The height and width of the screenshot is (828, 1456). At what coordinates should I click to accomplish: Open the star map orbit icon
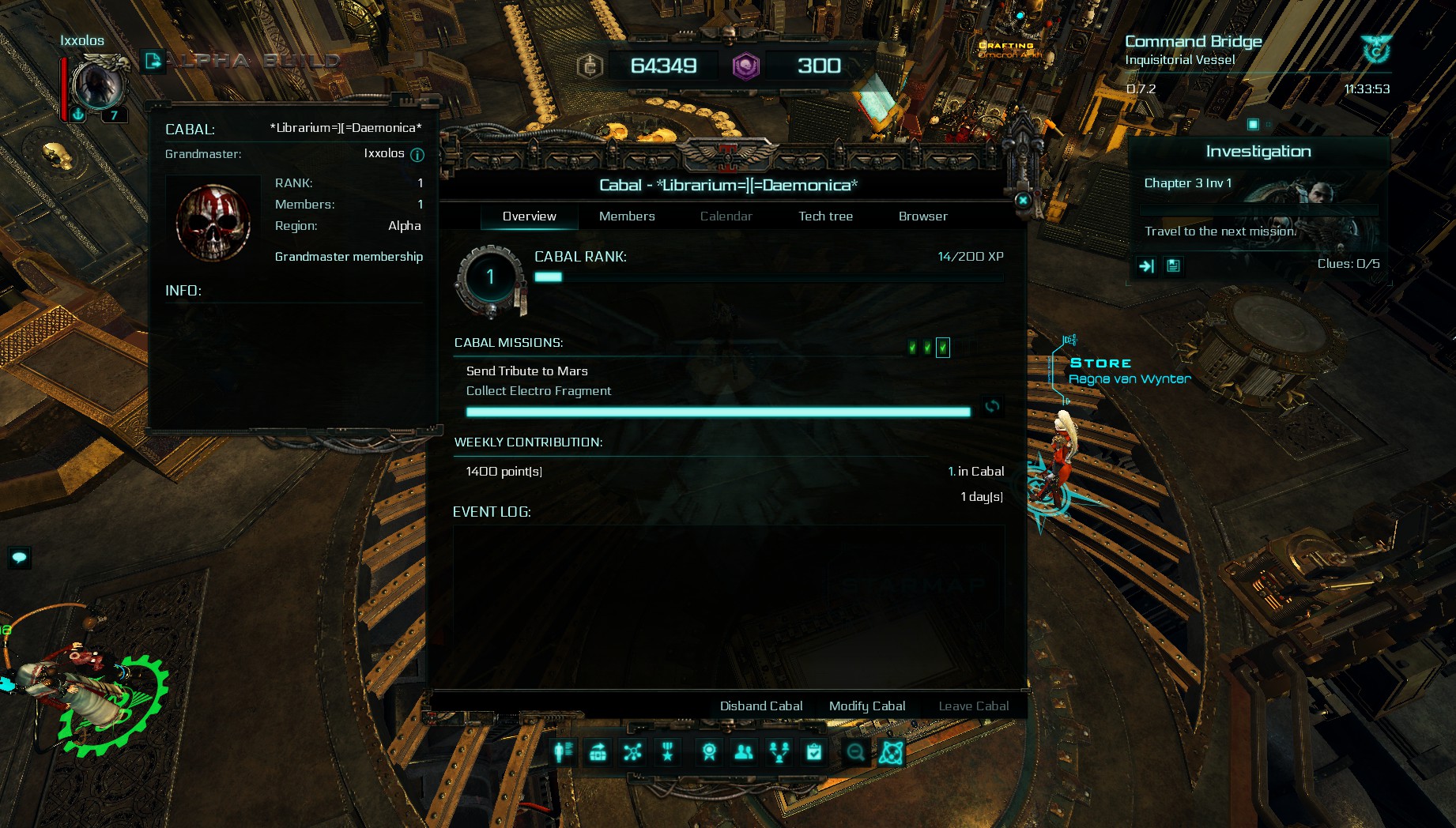(891, 752)
